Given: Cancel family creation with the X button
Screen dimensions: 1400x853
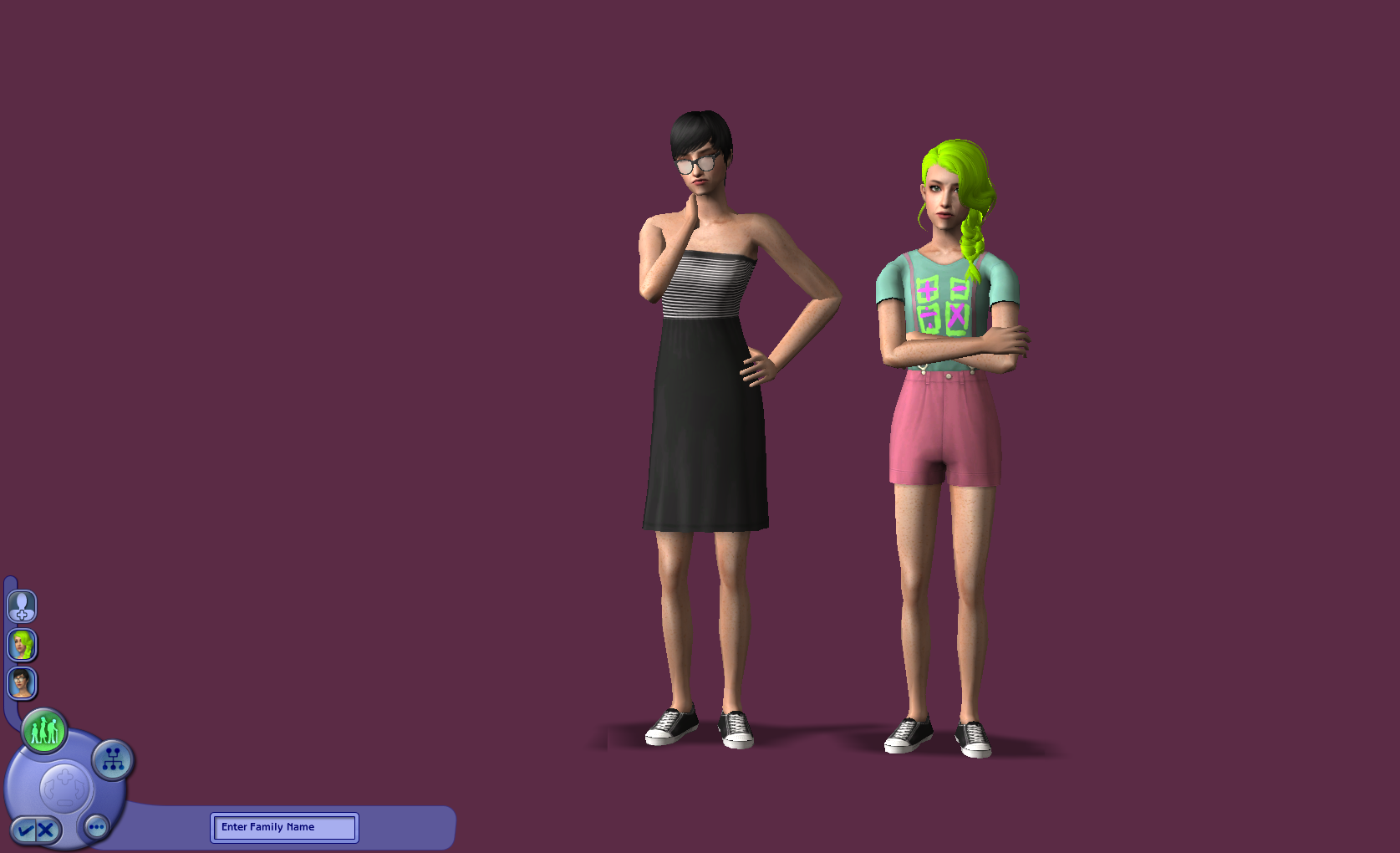Looking at the screenshot, I should tap(44, 829).
